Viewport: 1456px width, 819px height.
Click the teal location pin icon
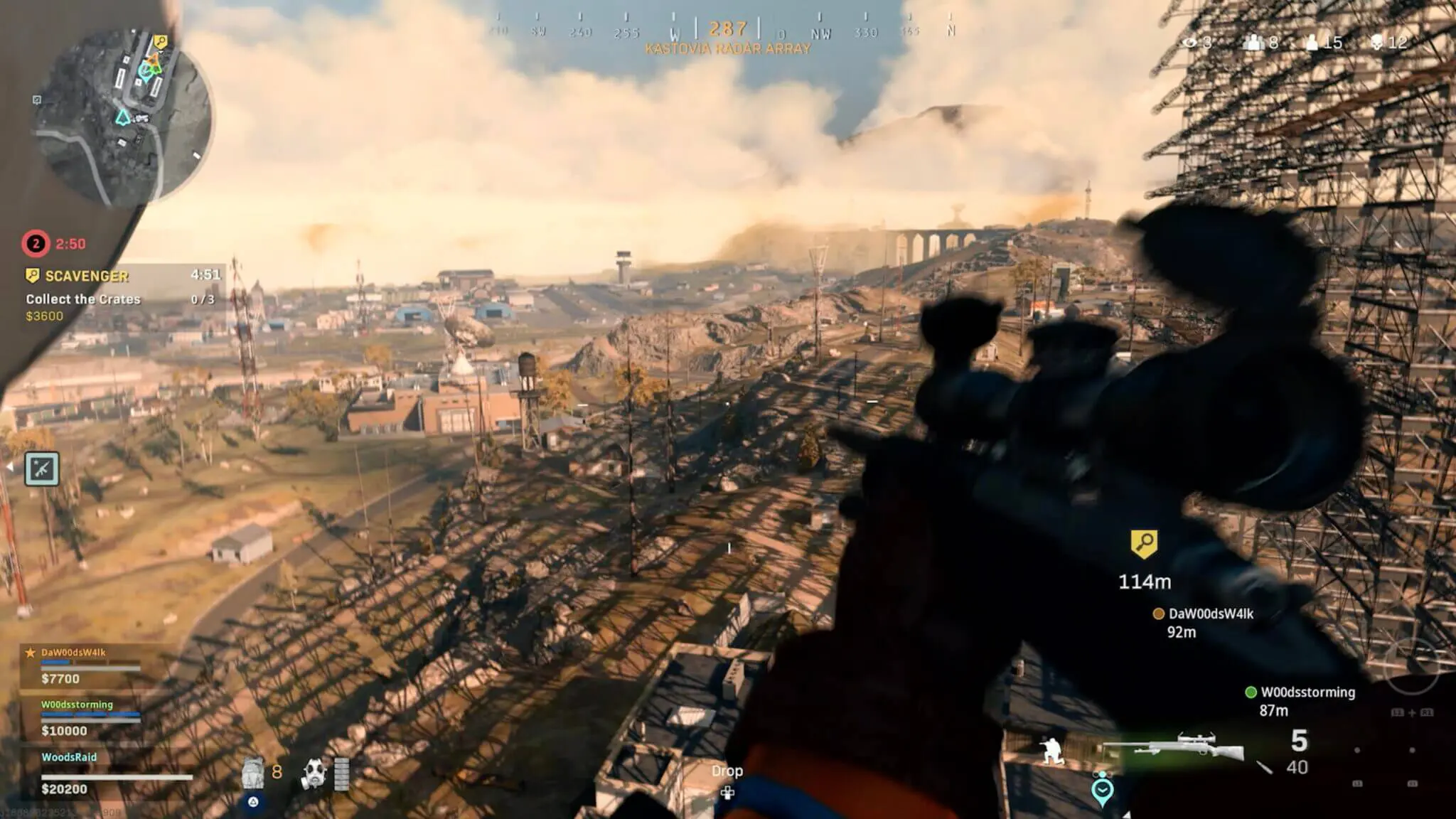1102,790
